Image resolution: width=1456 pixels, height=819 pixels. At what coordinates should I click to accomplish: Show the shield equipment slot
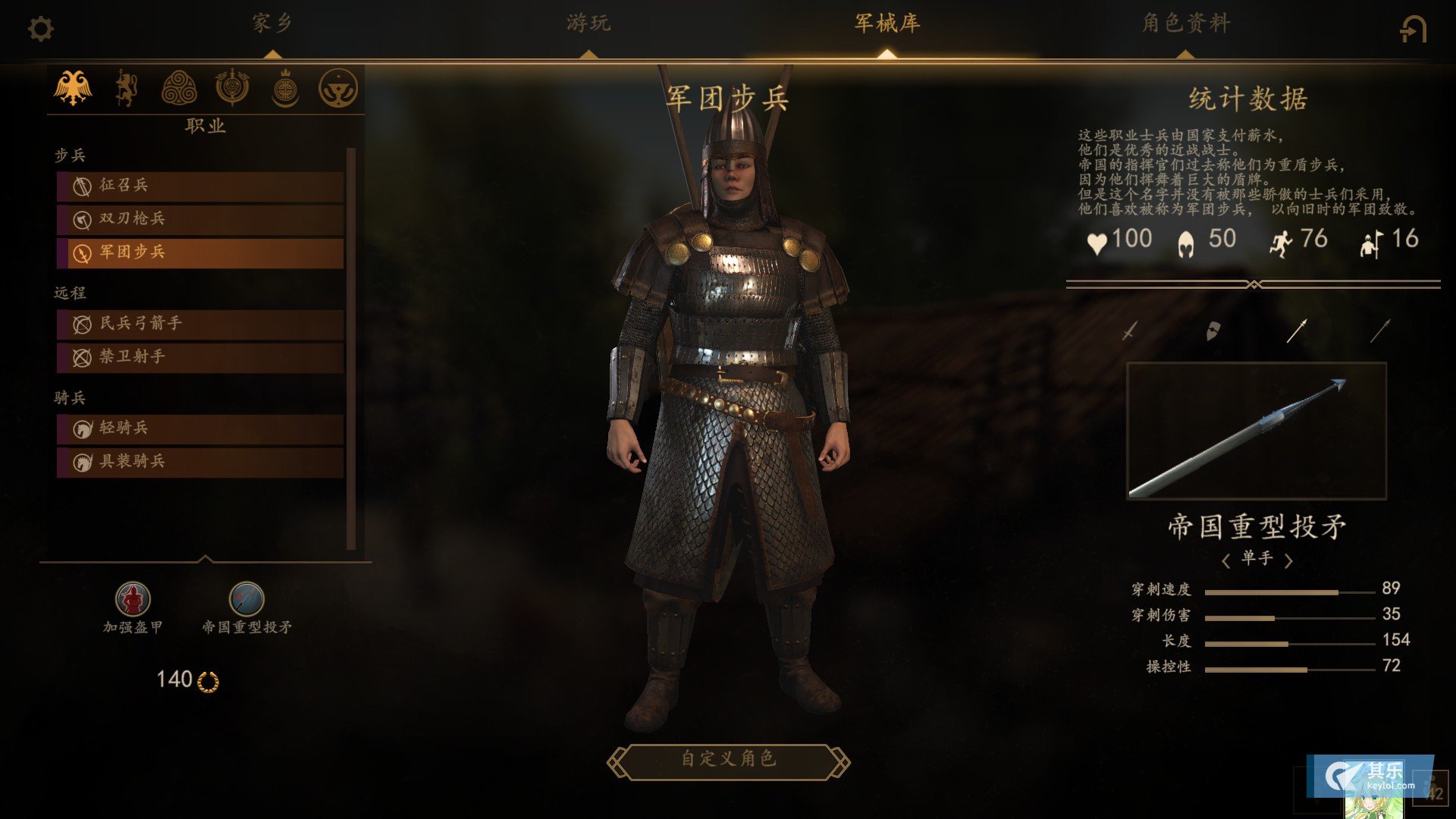(1213, 331)
